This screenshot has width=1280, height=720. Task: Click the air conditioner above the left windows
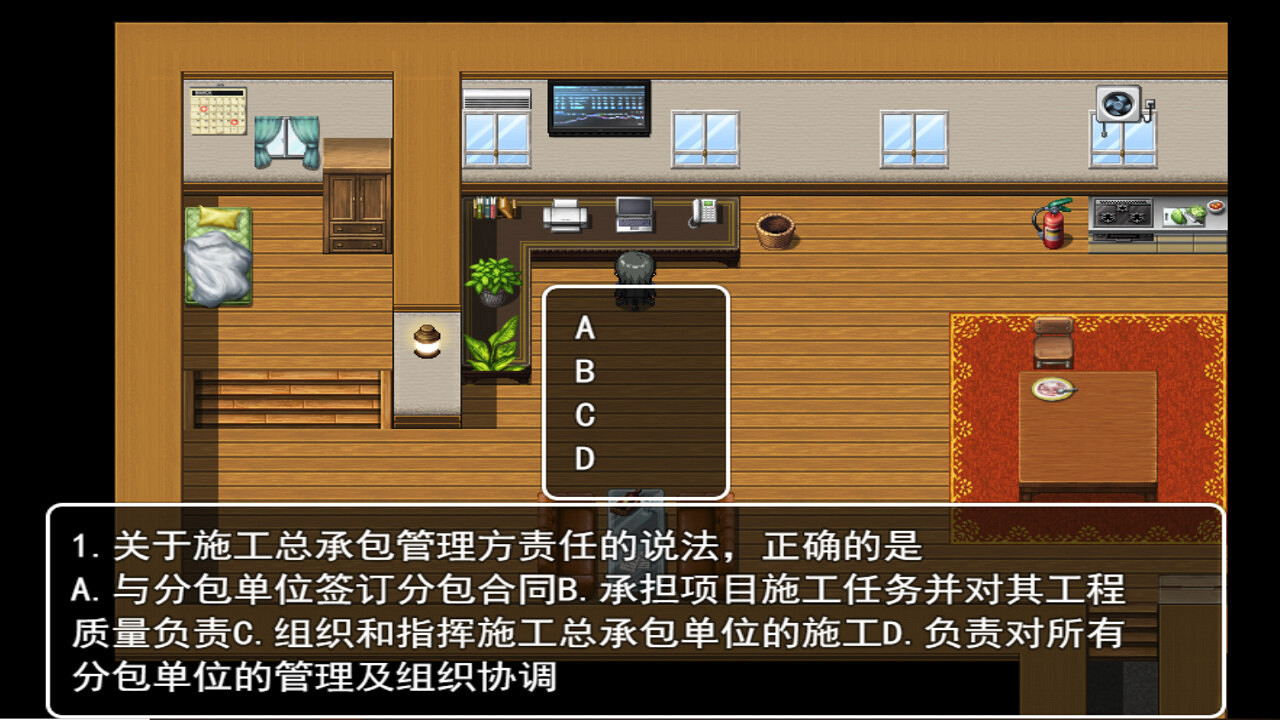[496, 100]
